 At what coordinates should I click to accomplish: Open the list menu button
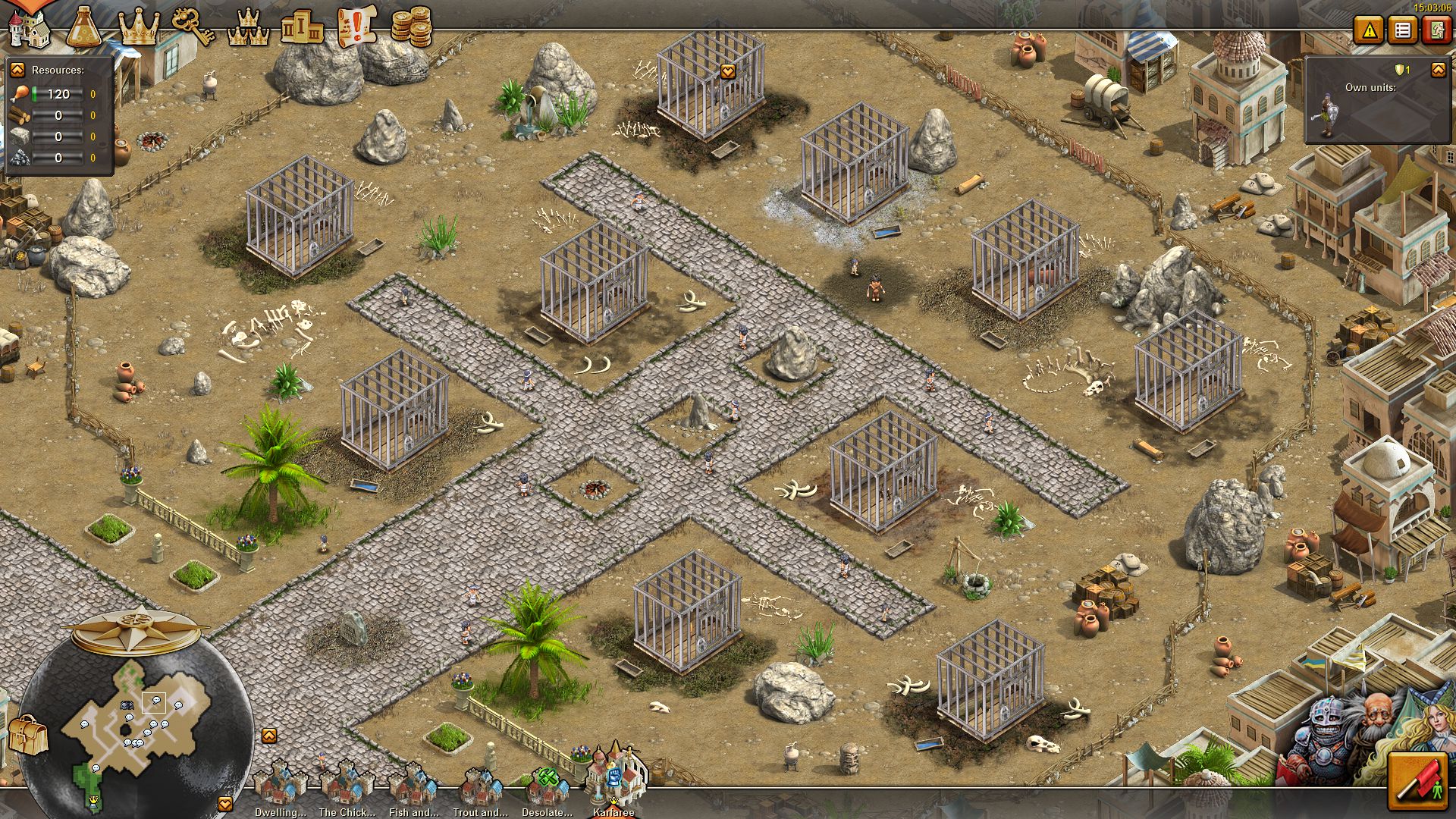[1403, 30]
